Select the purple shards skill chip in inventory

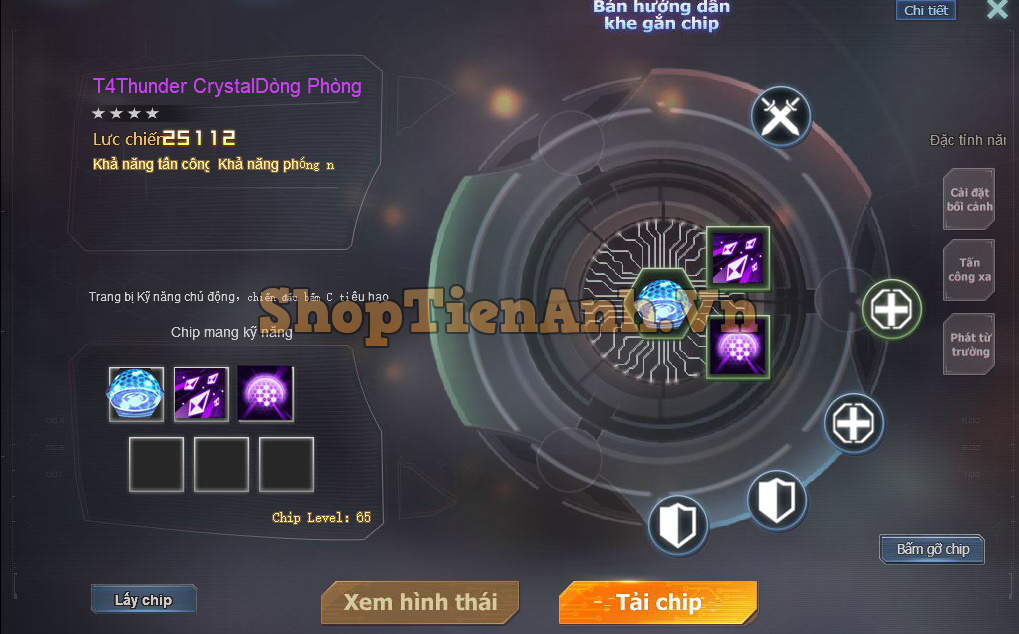click(201, 394)
